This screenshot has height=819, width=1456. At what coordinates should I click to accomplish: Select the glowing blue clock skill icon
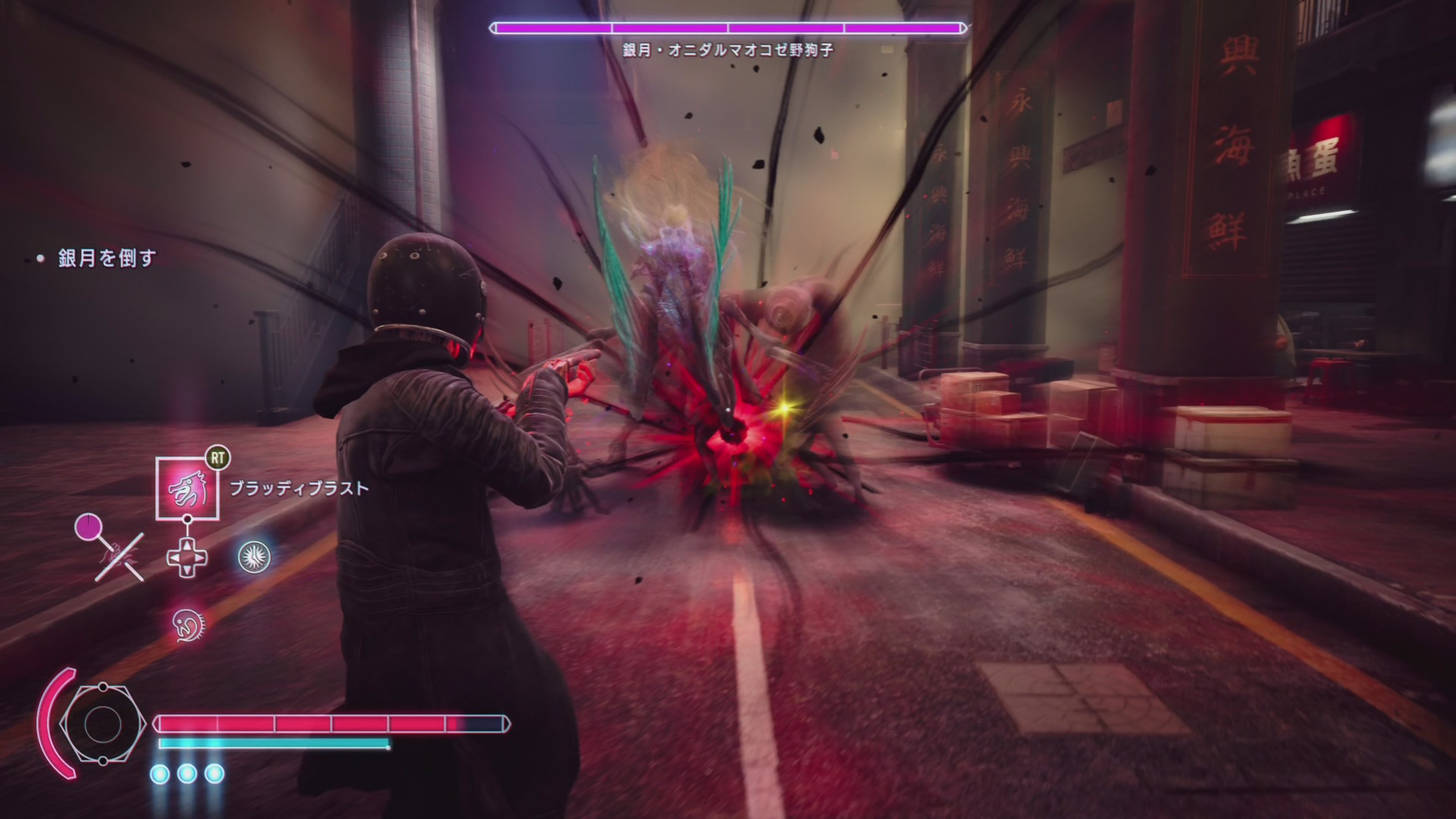[x=254, y=557]
